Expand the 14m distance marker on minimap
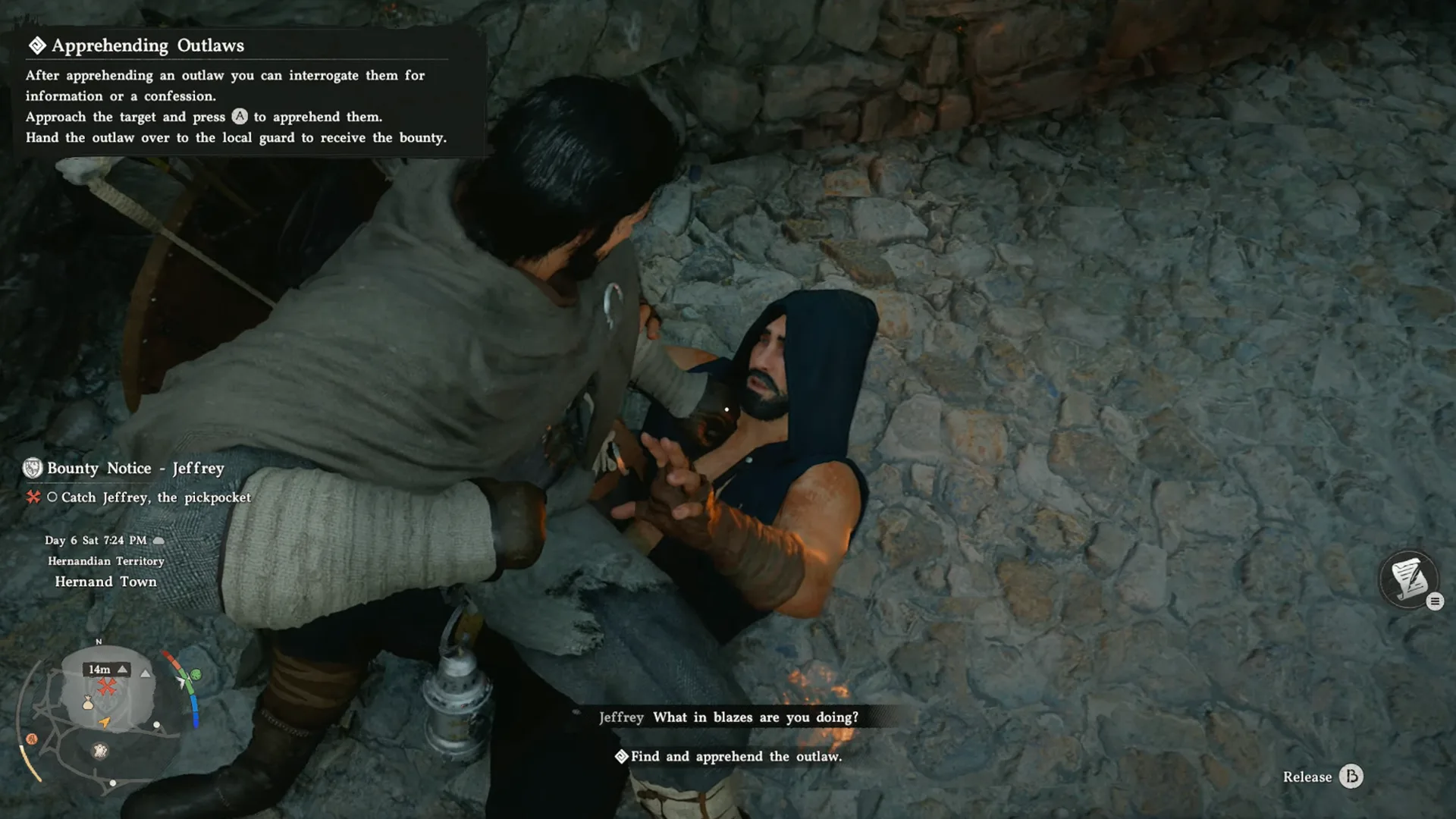1456x819 pixels. [x=99, y=670]
